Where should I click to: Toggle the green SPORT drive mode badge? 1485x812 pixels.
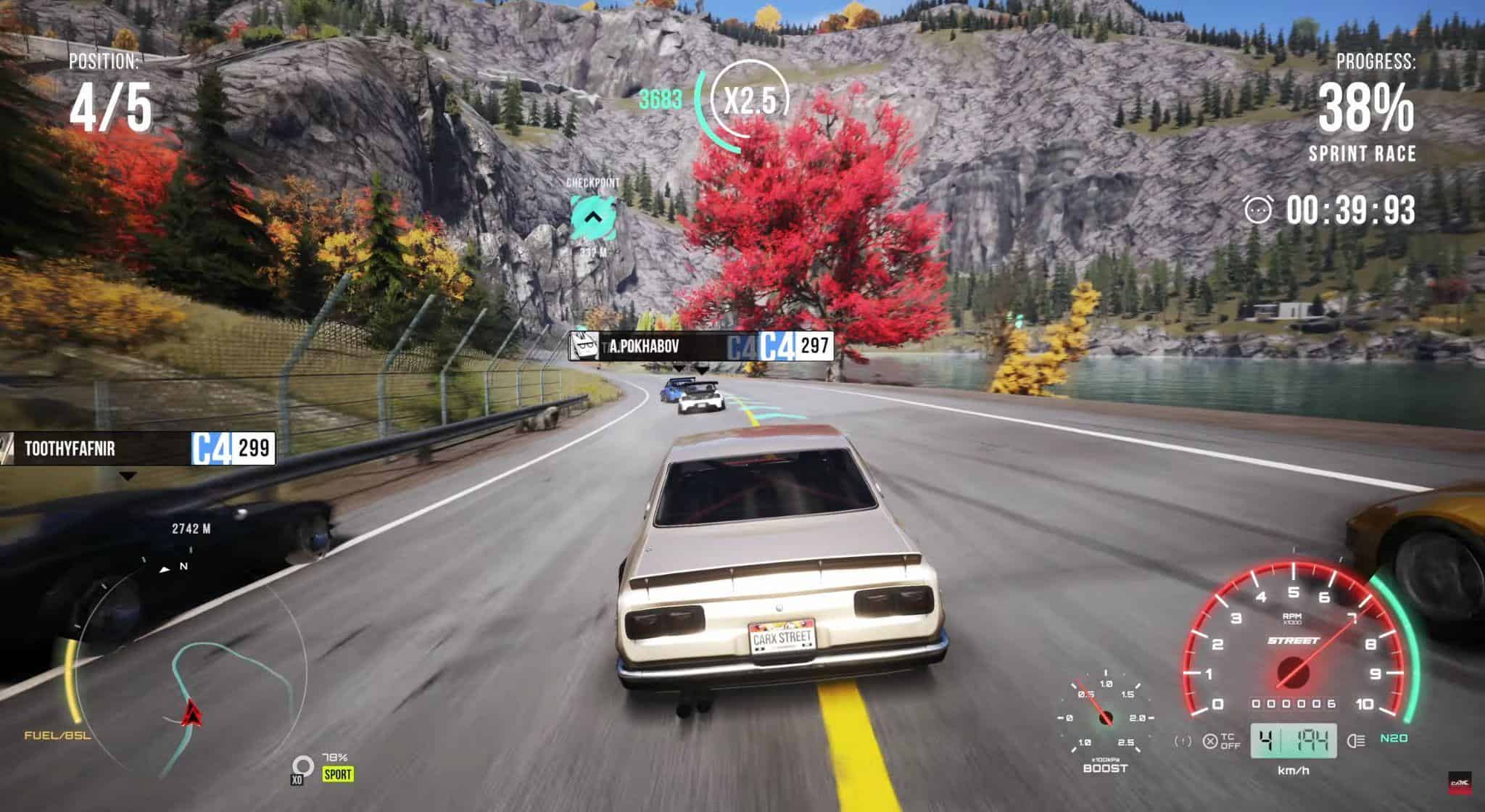click(338, 774)
